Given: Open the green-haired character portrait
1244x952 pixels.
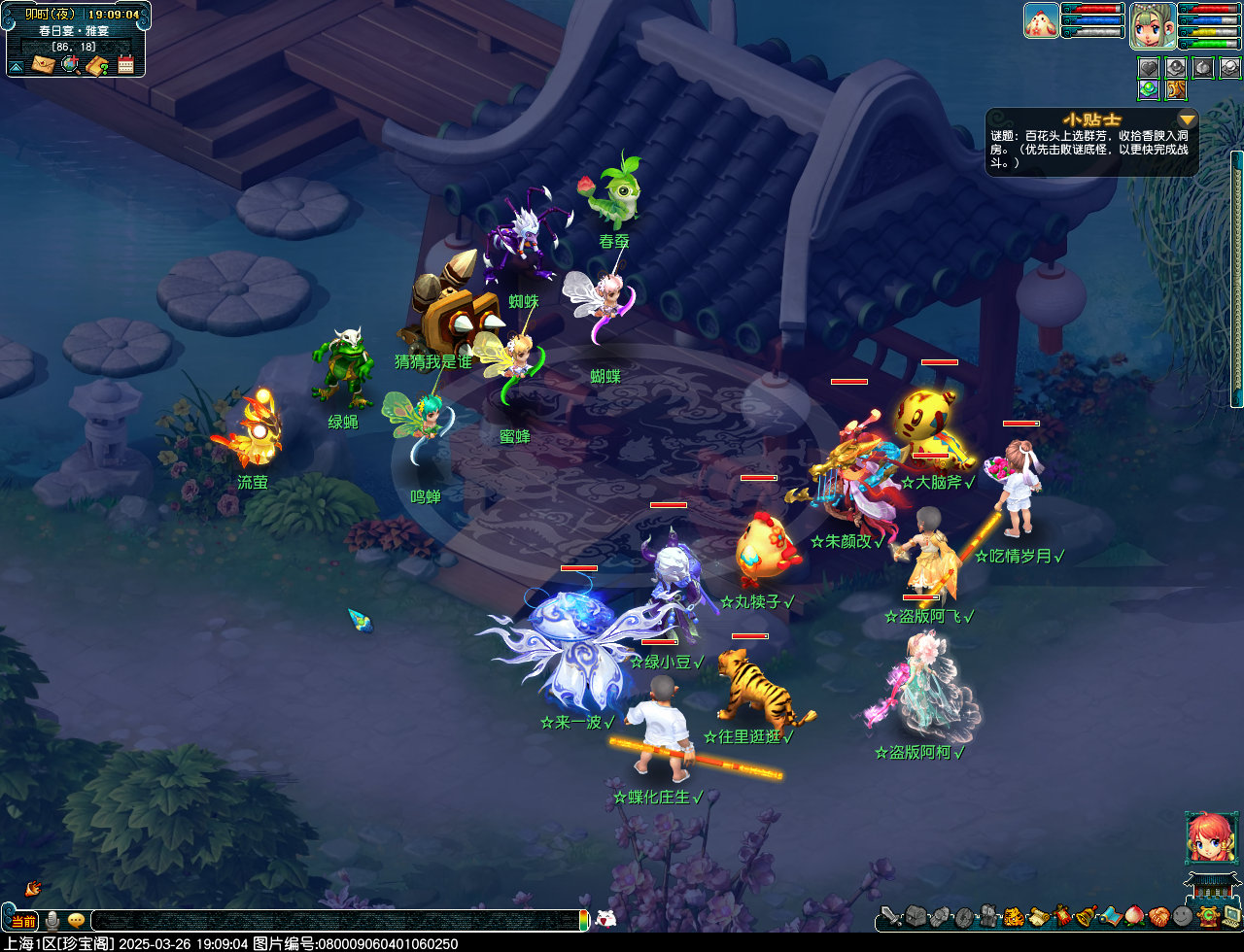Looking at the screenshot, I should pyautogui.click(x=1153, y=25).
